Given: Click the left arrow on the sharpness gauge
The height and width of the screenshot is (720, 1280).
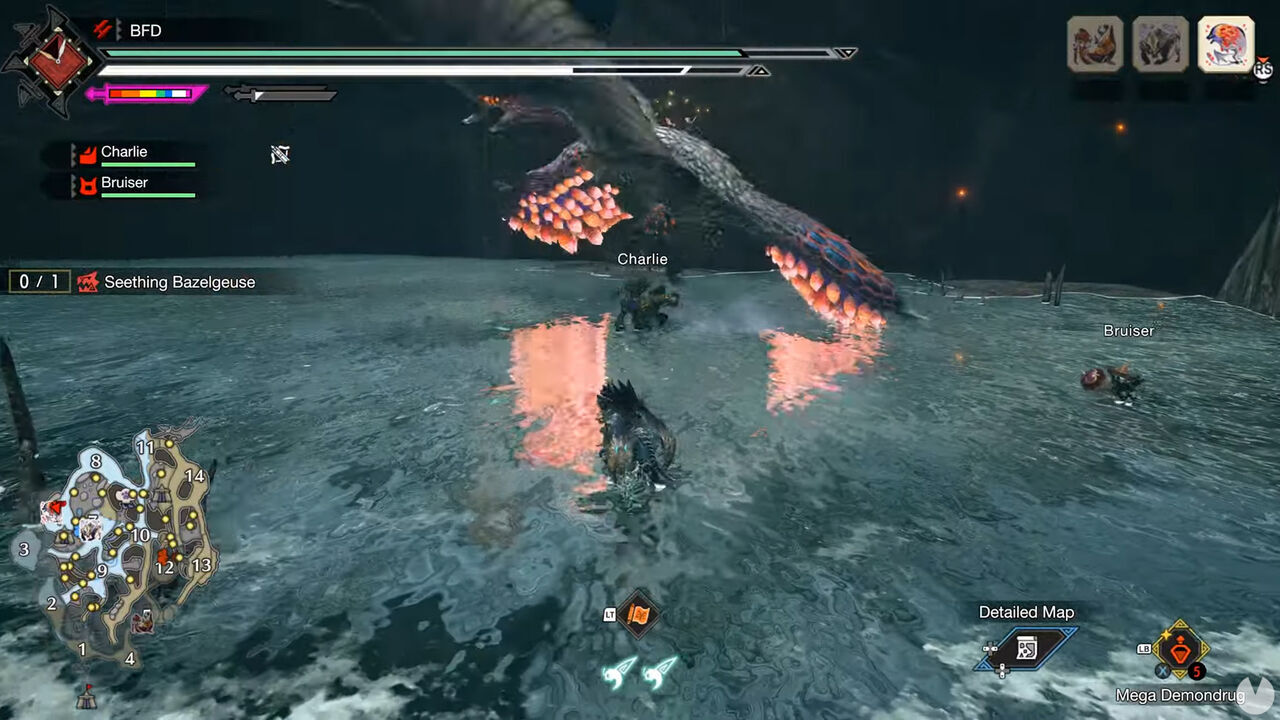Looking at the screenshot, I should click(92, 92).
